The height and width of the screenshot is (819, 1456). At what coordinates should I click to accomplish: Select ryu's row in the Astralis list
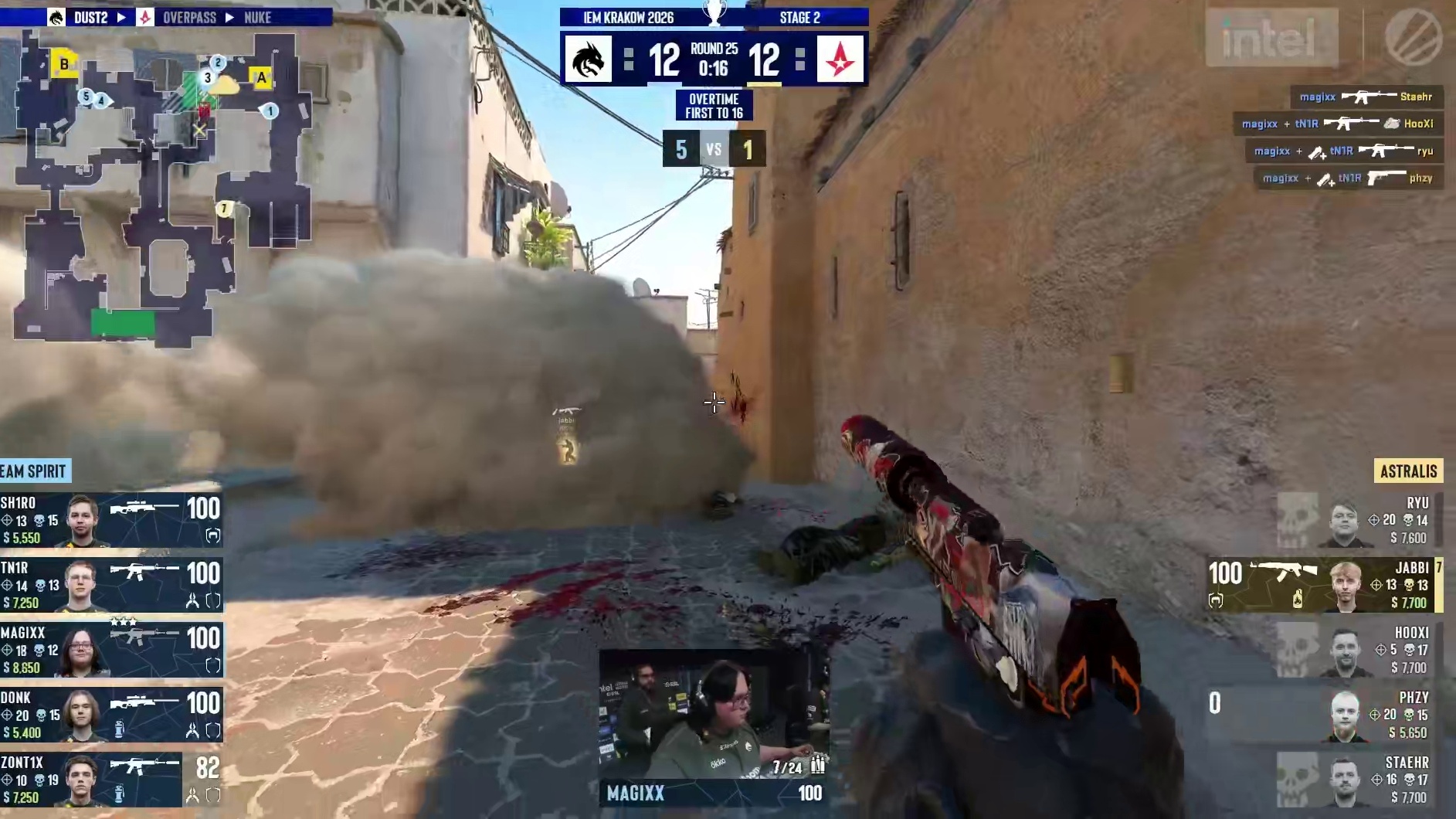1359,520
